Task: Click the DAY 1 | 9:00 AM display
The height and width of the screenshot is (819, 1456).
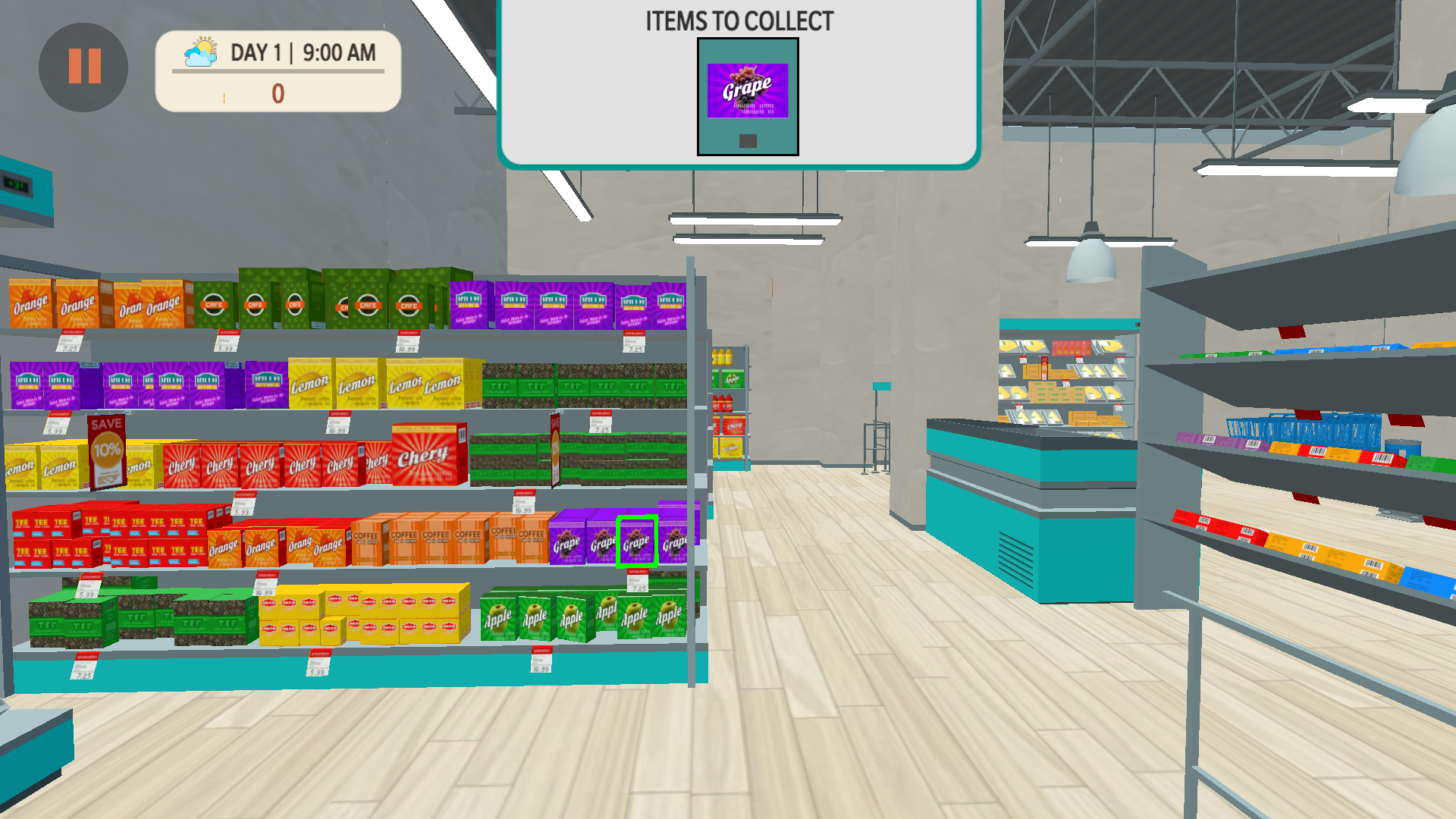Action: click(302, 53)
